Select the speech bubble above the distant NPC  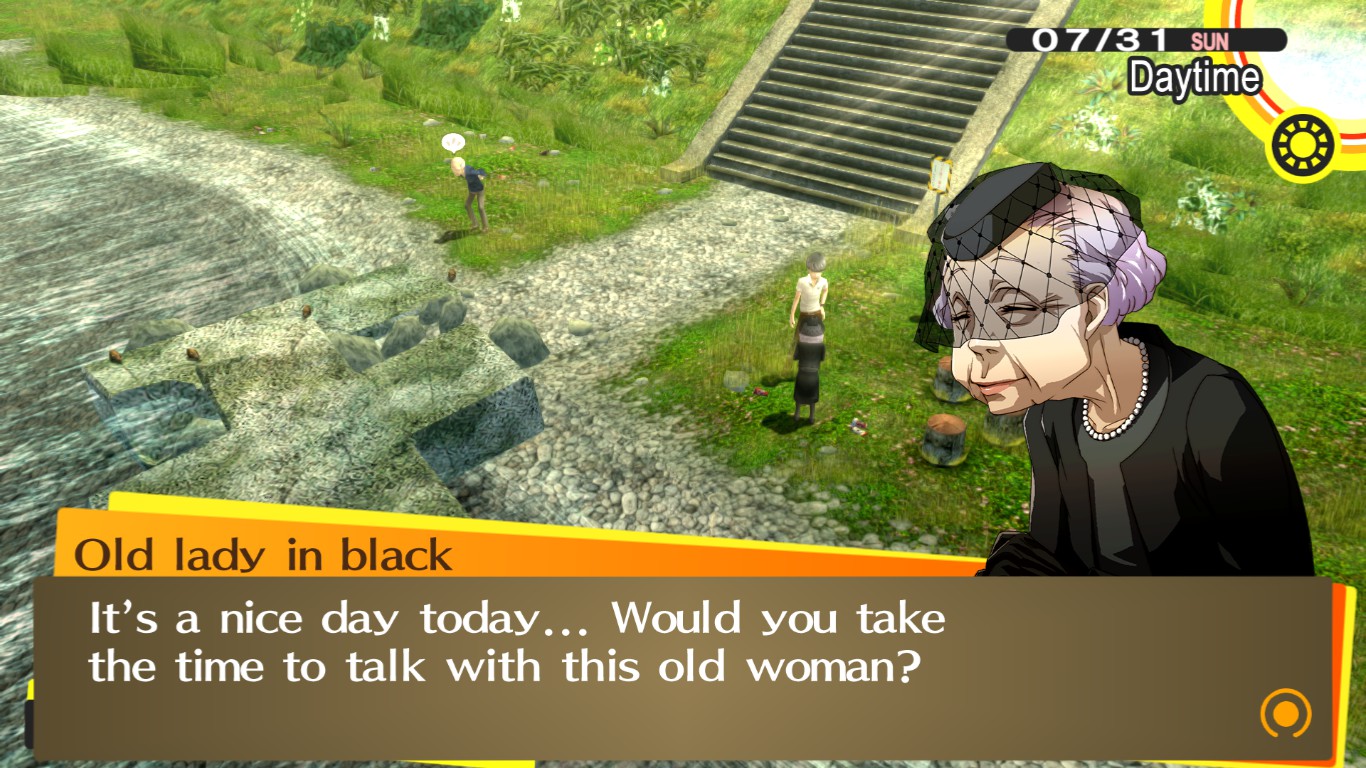(x=452, y=142)
